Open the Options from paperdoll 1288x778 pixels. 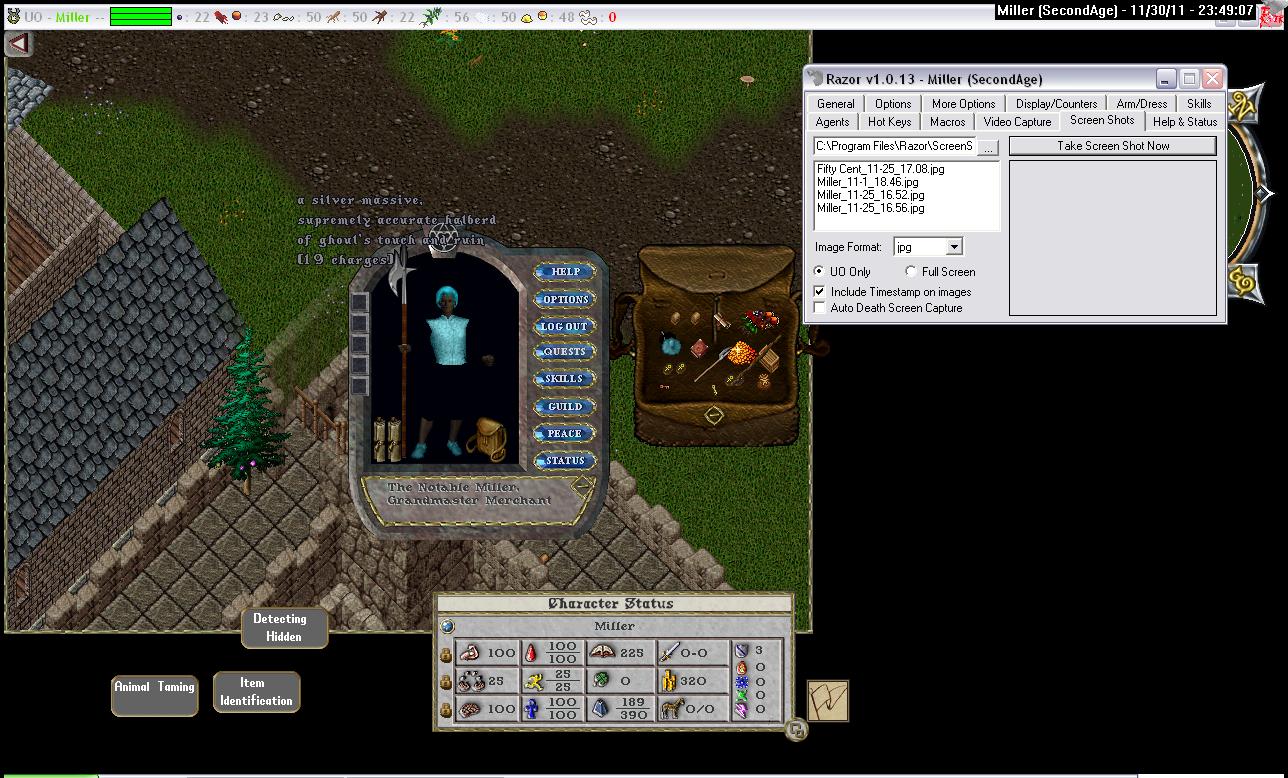tap(565, 299)
